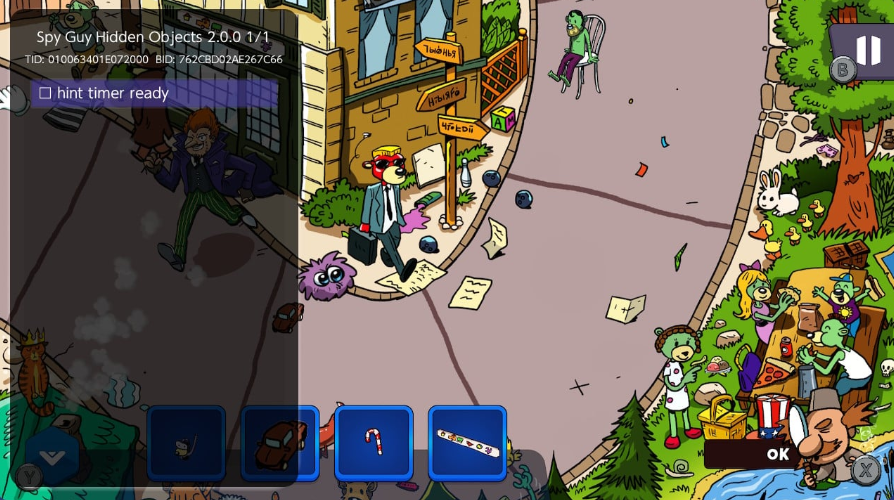894x500 pixels.
Task: Select the decorated bandage object slot
Action: coord(467,443)
